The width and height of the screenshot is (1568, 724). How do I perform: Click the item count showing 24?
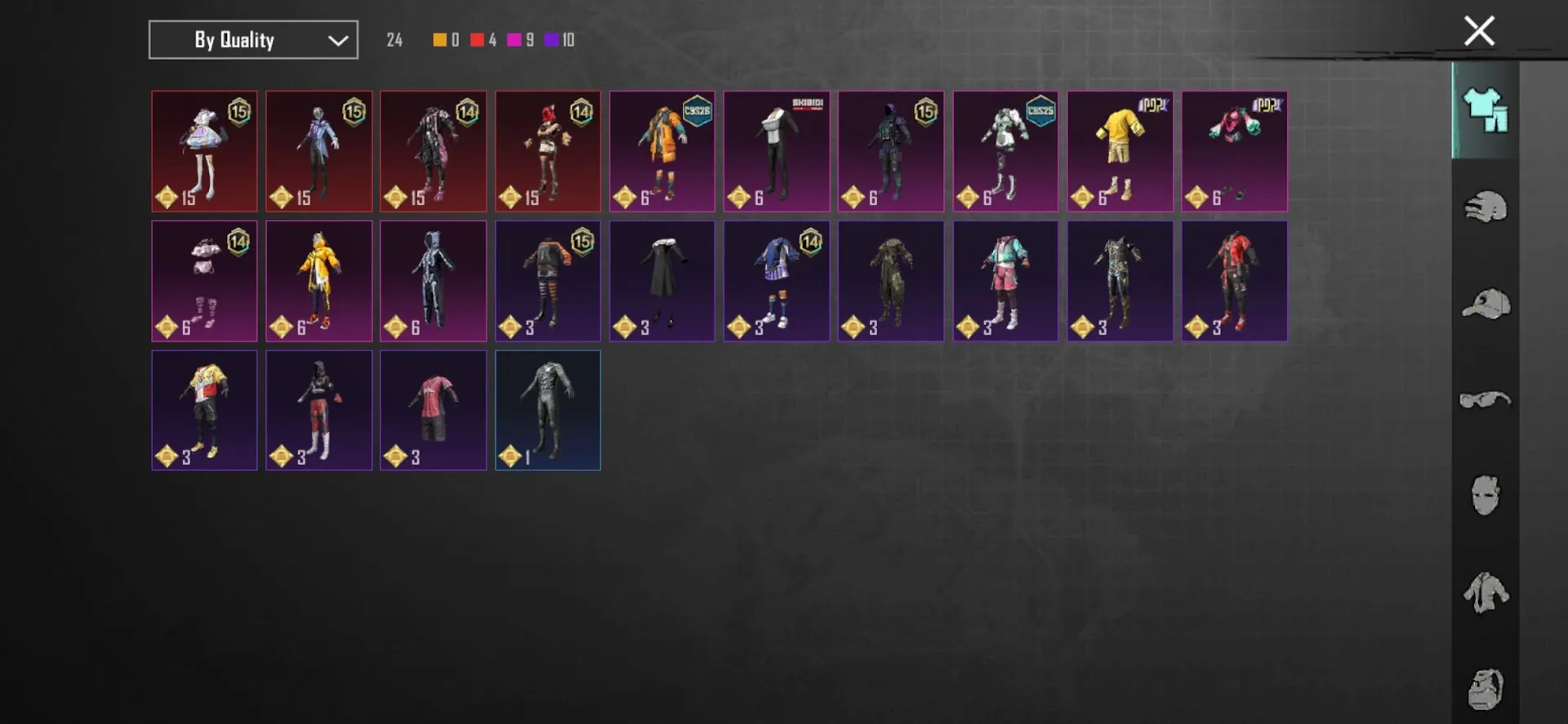click(394, 39)
